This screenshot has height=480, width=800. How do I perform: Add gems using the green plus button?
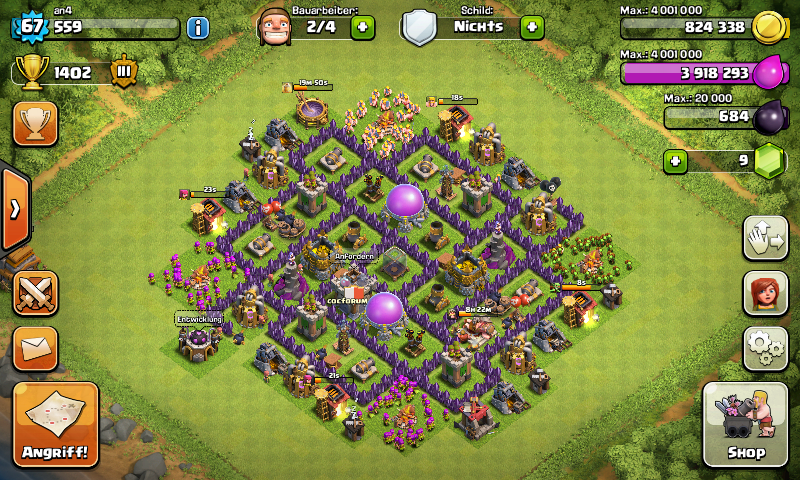click(x=676, y=160)
